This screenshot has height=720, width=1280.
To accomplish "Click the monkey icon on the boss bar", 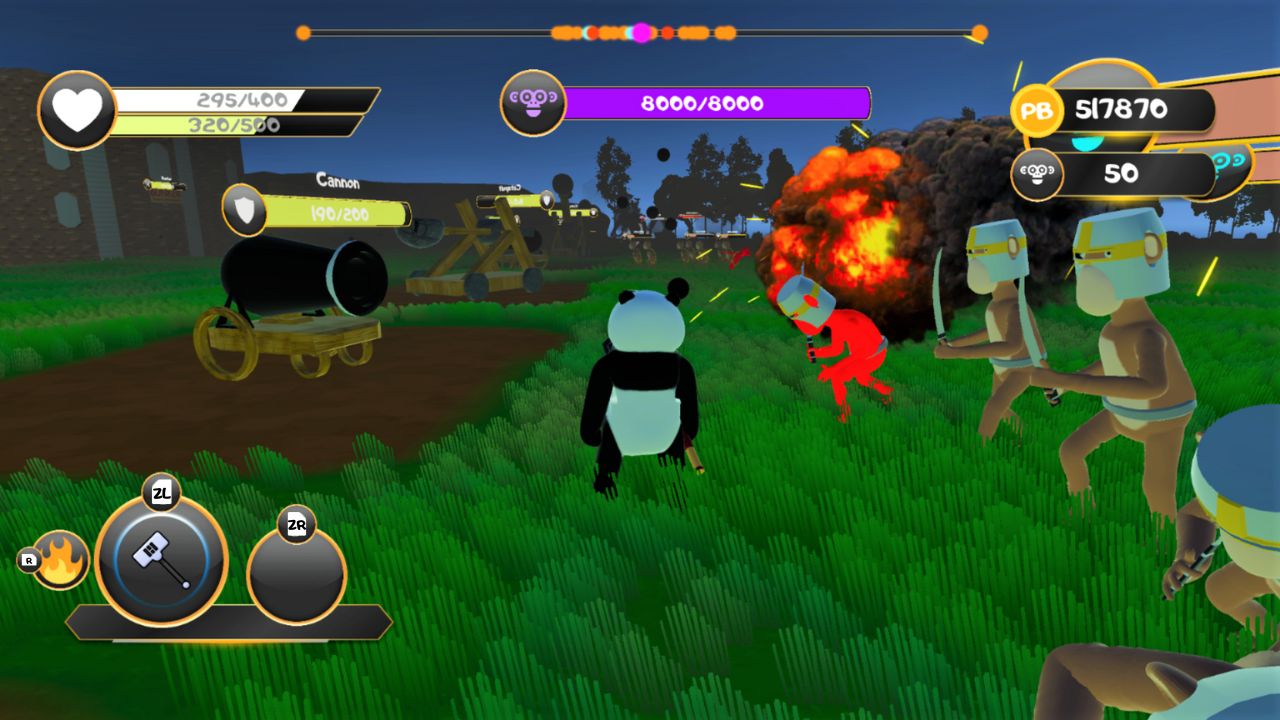I will (x=533, y=103).
